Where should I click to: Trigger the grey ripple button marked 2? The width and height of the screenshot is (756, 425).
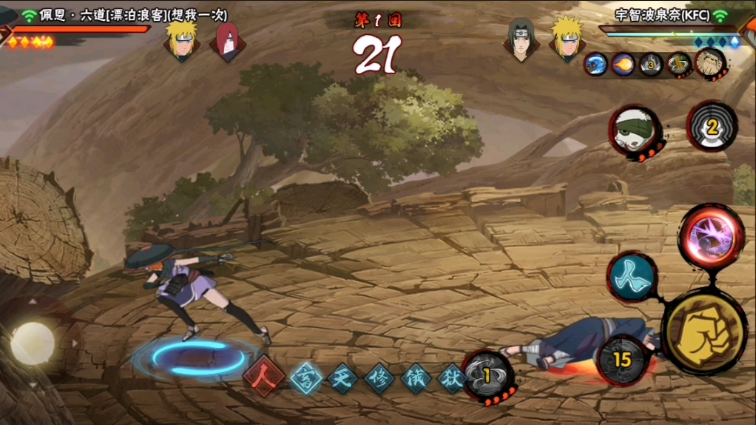(x=712, y=128)
